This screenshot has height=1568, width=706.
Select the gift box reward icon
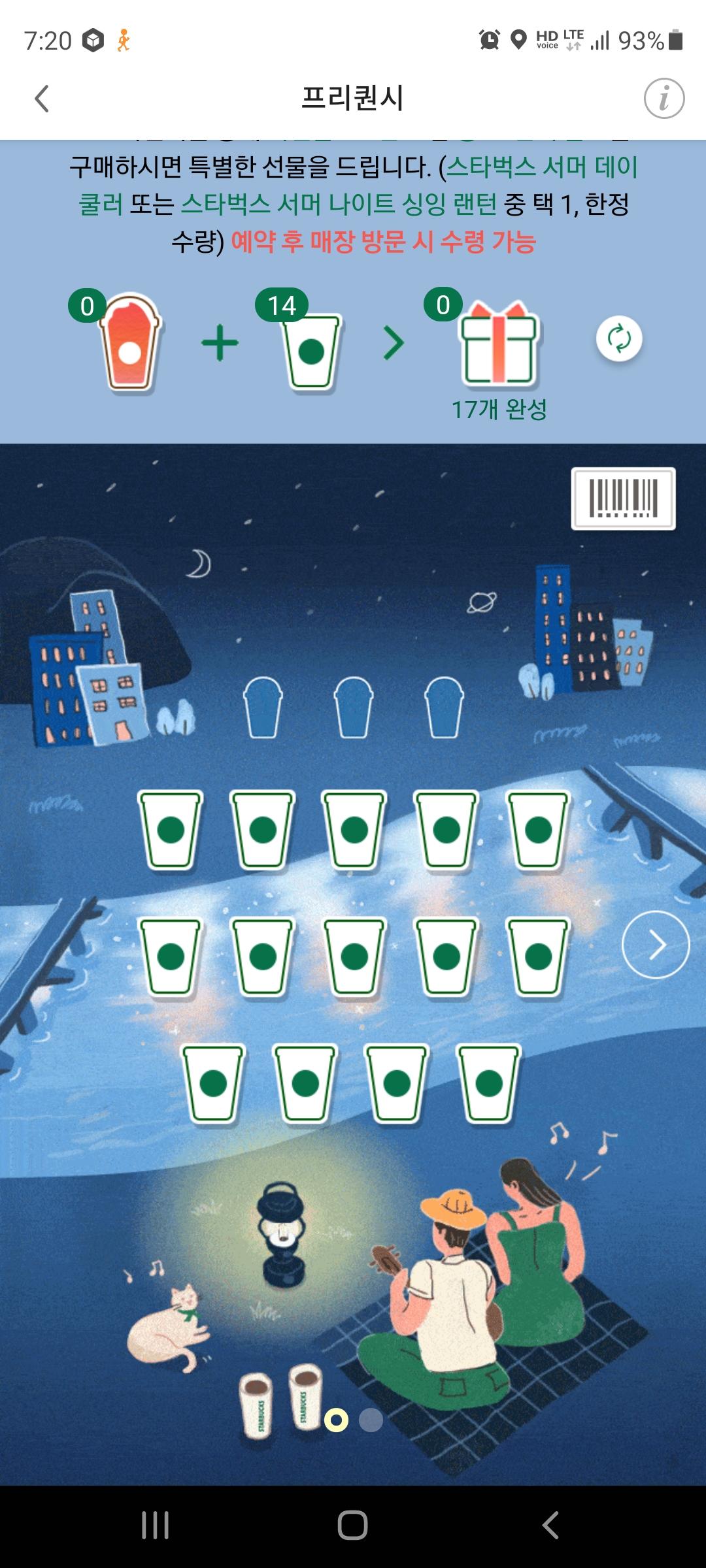coord(499,343)
